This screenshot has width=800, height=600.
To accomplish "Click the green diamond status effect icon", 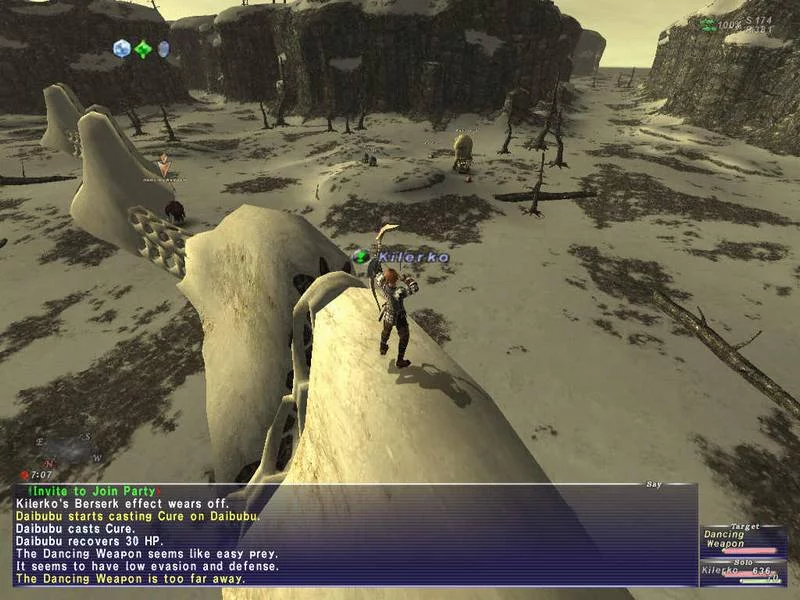I will coord(144,48).
